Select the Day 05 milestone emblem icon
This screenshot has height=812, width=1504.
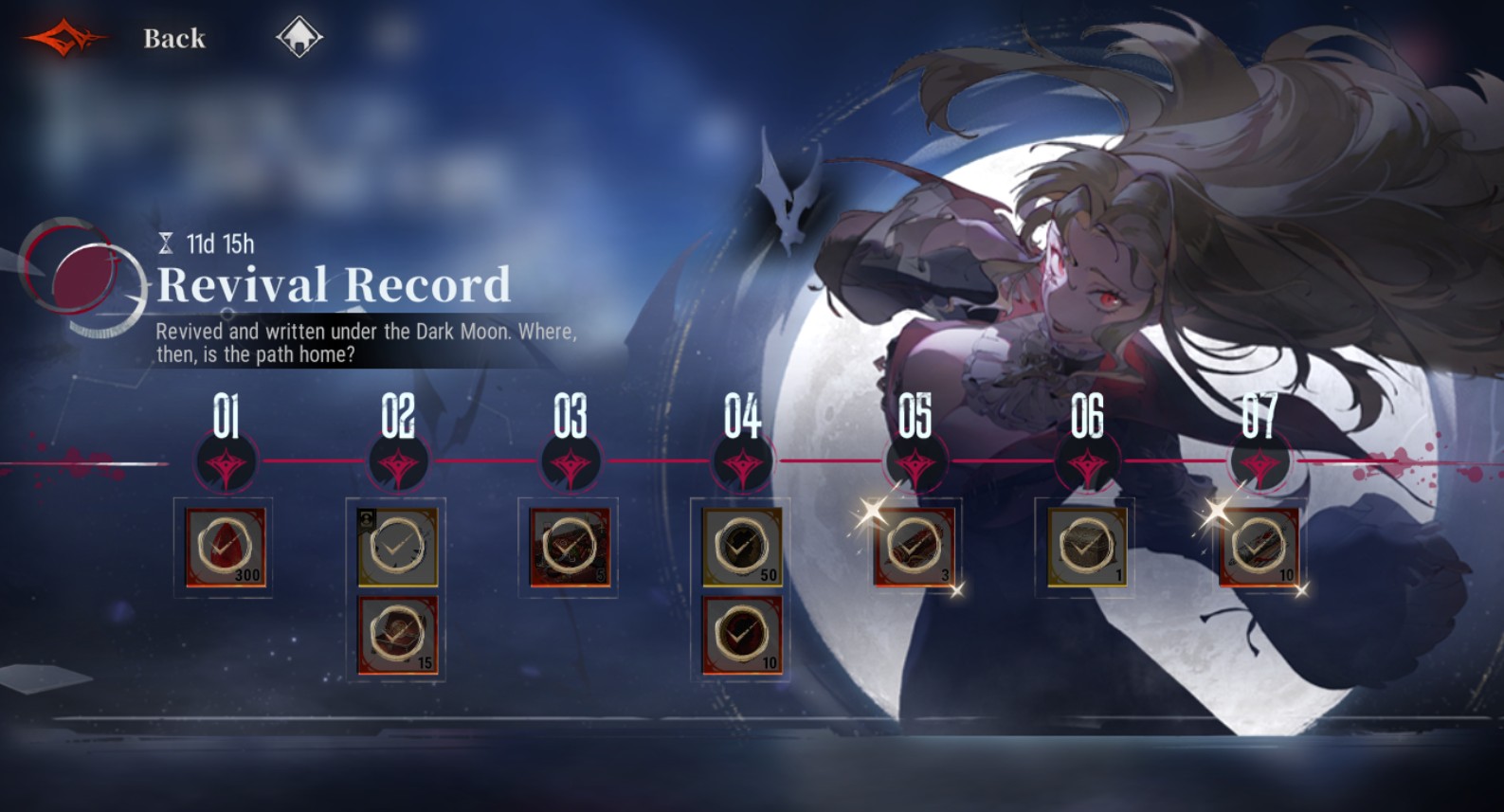tap(915, 464)
